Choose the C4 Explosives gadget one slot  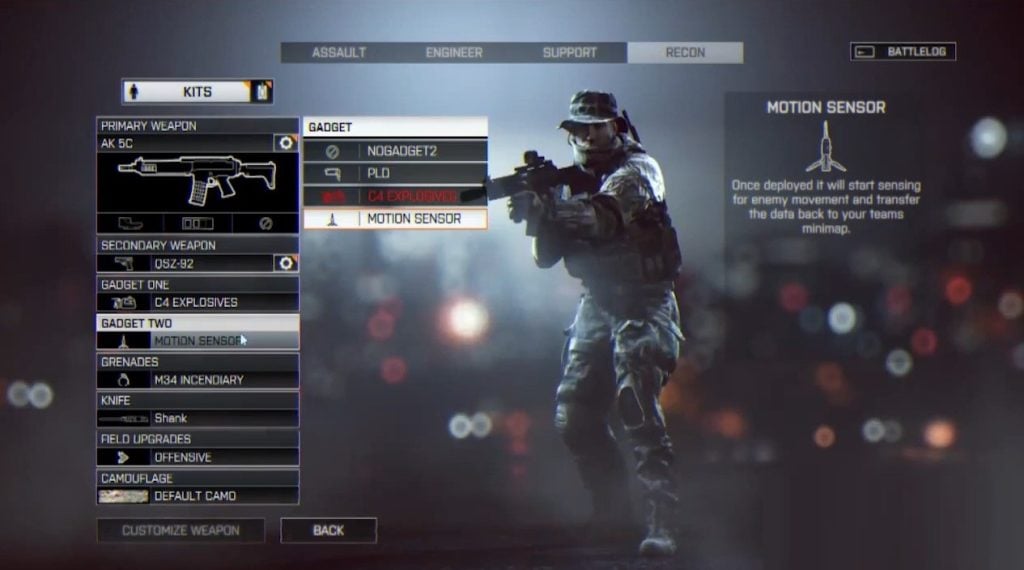[x=197, y=302]
